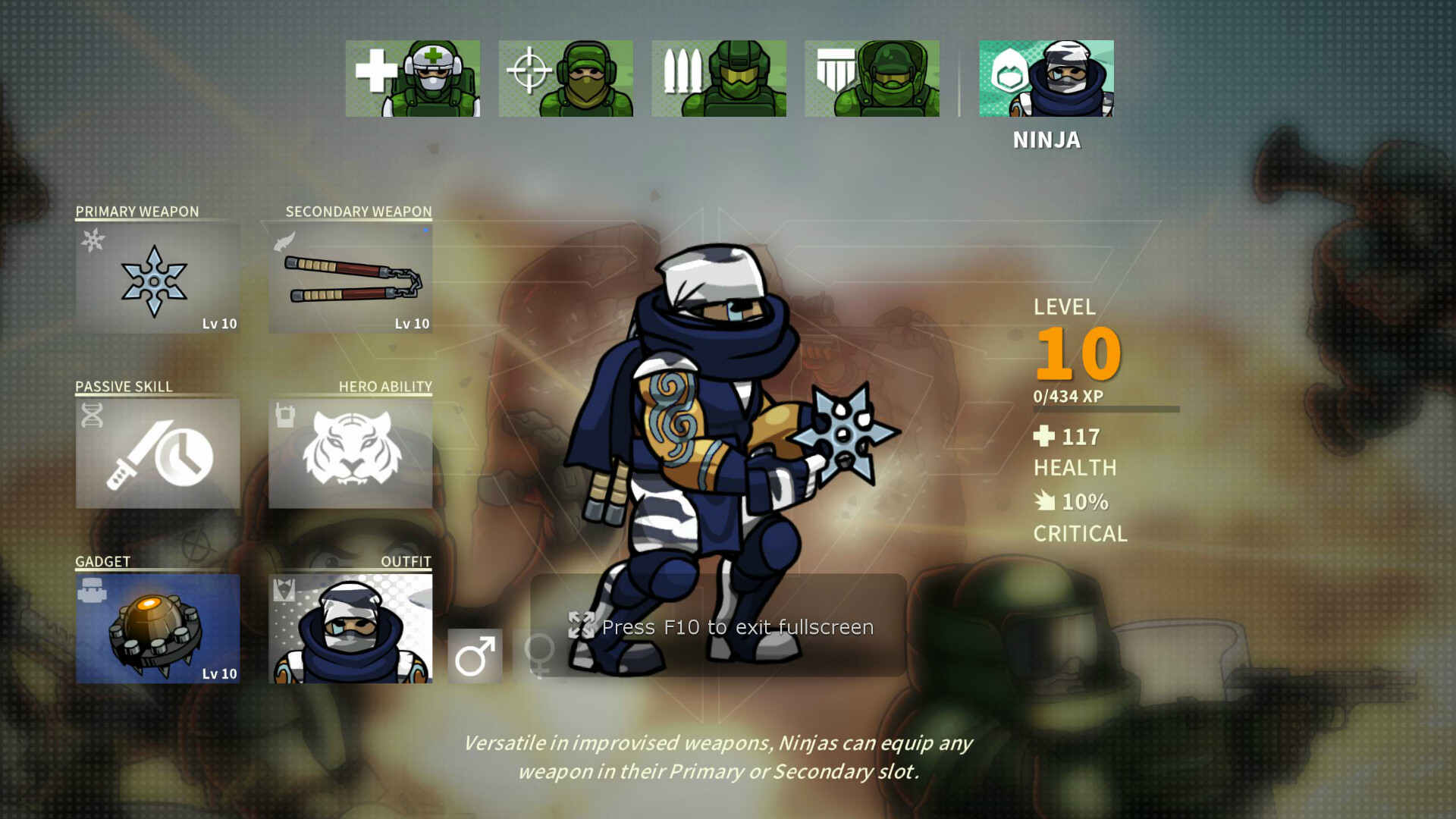This screenshot has height=819, width=1456.
Task: Open the Passive Skill blade icon
Action: pyautogui.click(x=157, y=453)
